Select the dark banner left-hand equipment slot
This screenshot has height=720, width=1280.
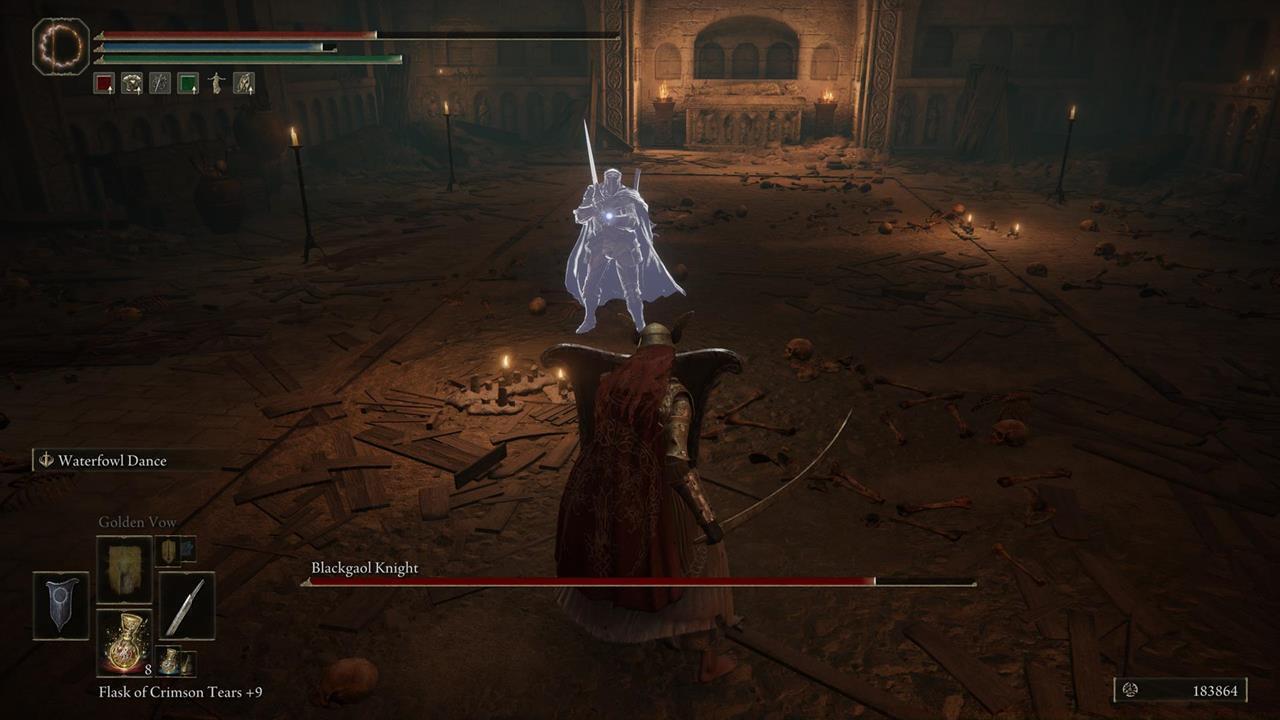pyautogui.click(x=60, y=602)
